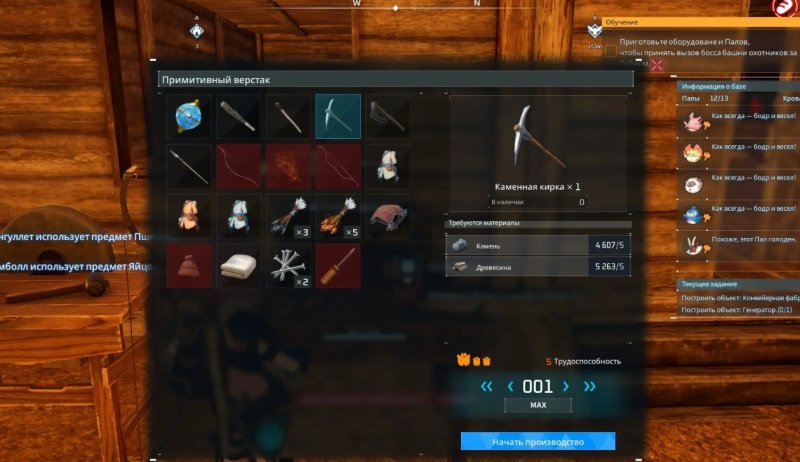
Task: Pick the white folded cloth recipe
Action: click(238, 266)
